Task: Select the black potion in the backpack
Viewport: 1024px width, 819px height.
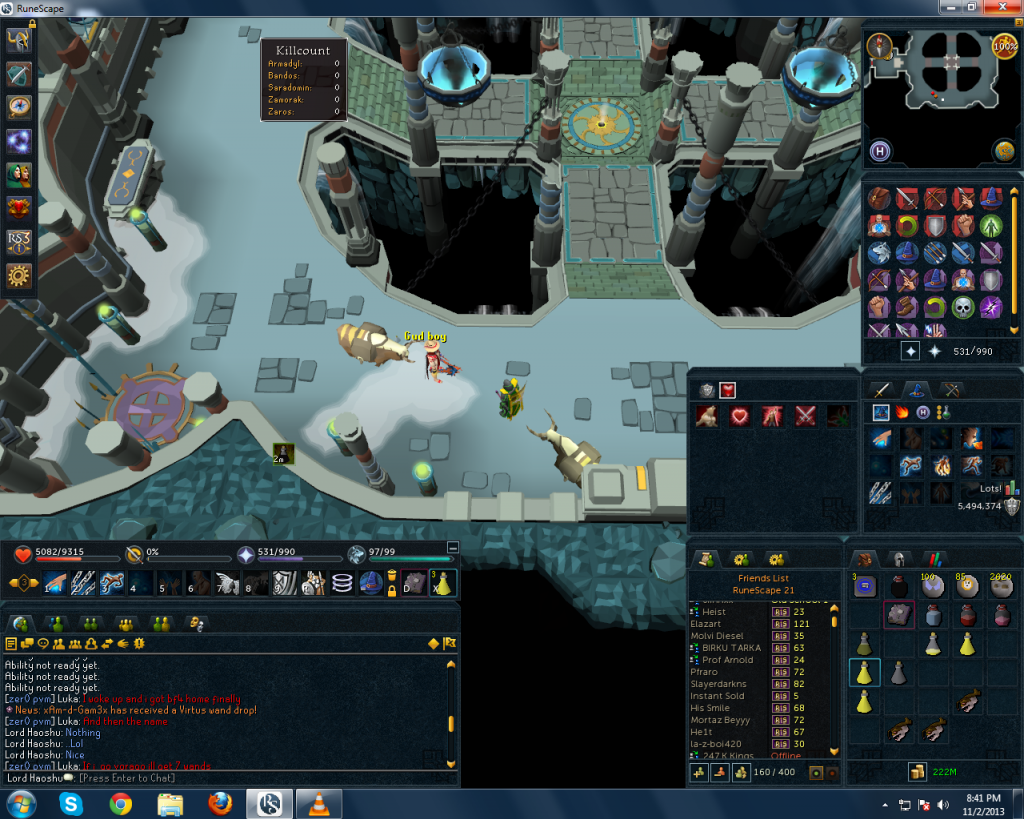Action: click(x=899, y=588)
